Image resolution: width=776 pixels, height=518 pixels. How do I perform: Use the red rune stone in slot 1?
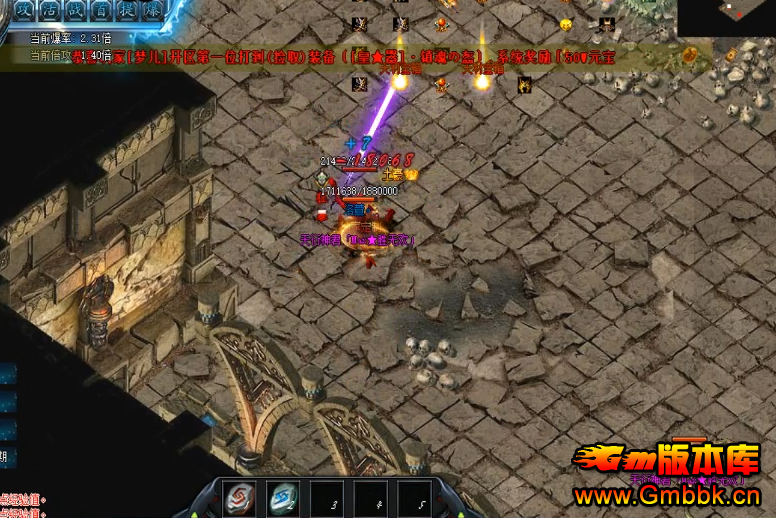tap(239, 499)
